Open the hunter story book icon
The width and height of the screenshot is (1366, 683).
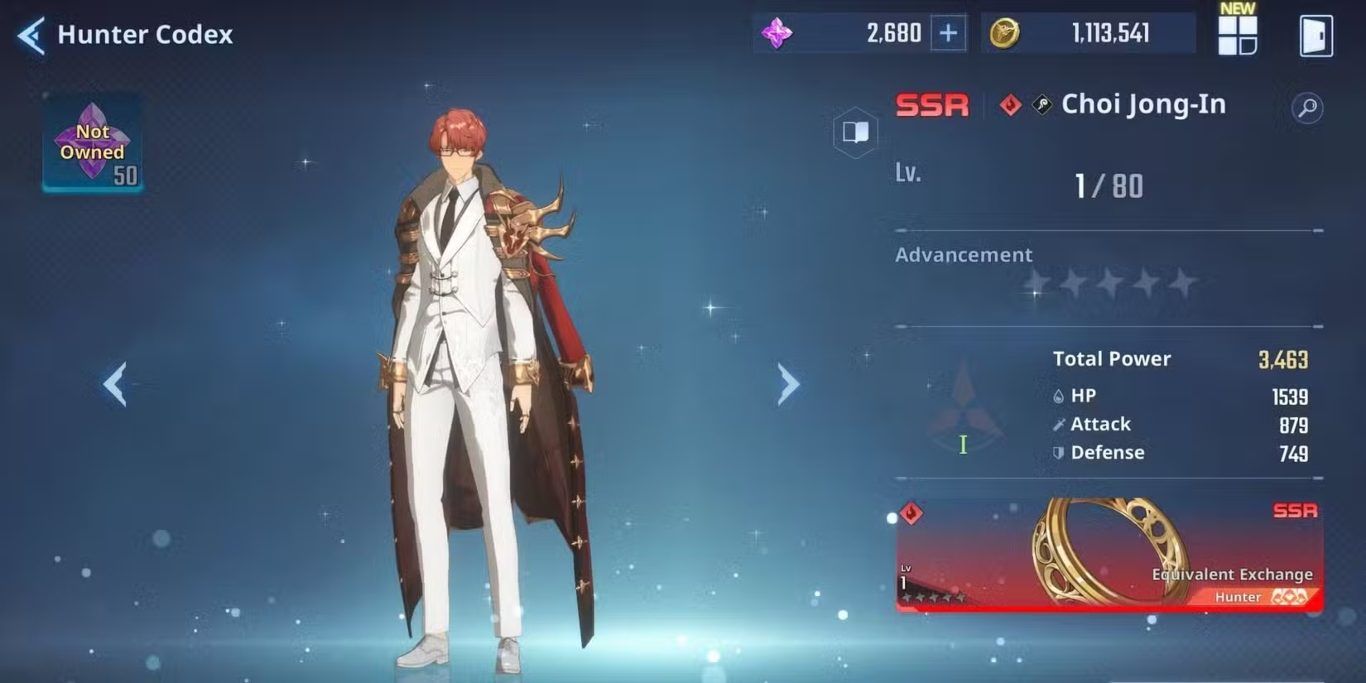pos(855,132)
